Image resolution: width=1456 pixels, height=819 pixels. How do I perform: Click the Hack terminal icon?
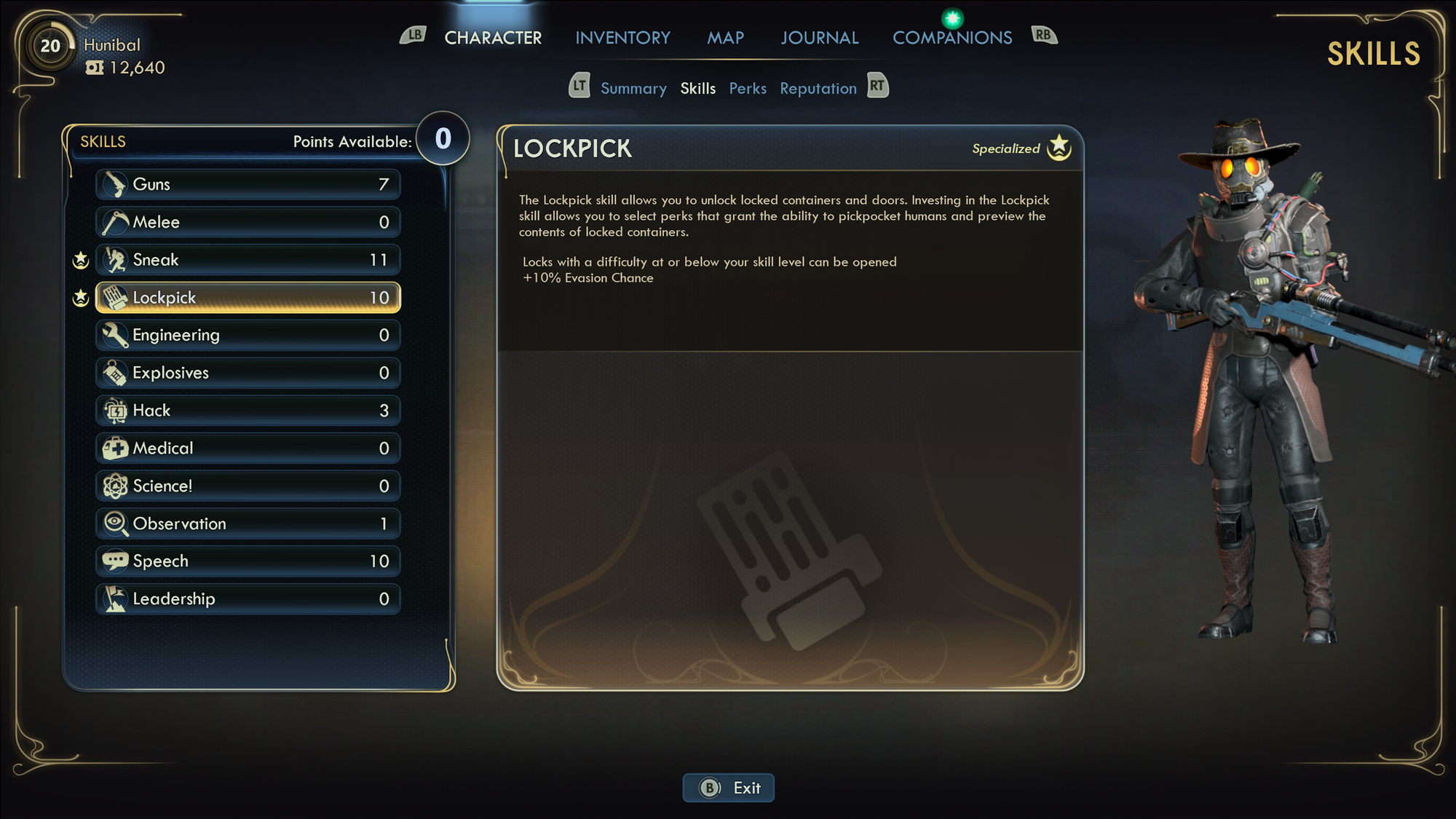pyautogui.click(x=113, y=410)
